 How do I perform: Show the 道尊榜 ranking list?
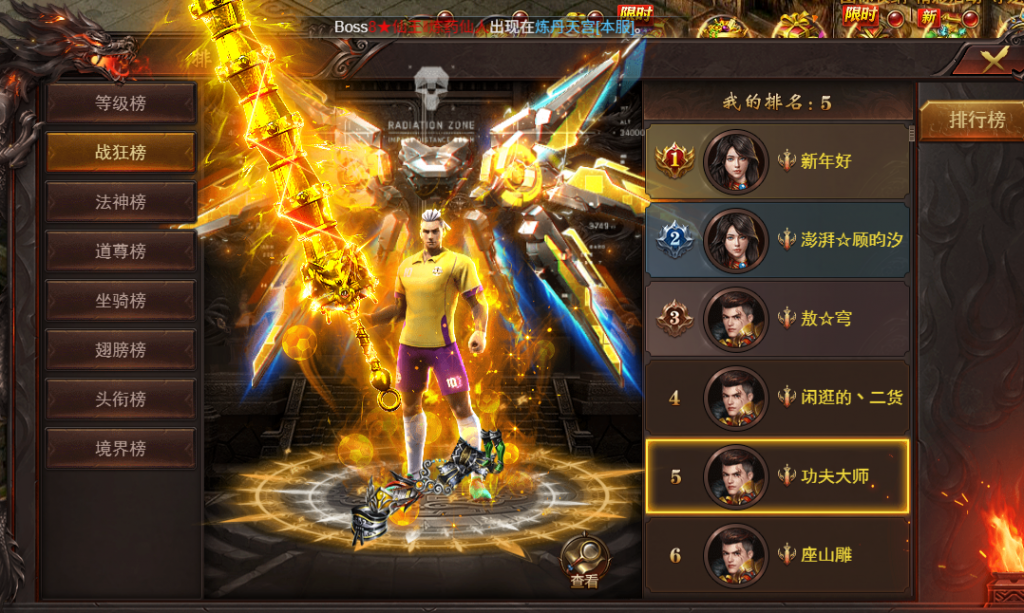120,251
